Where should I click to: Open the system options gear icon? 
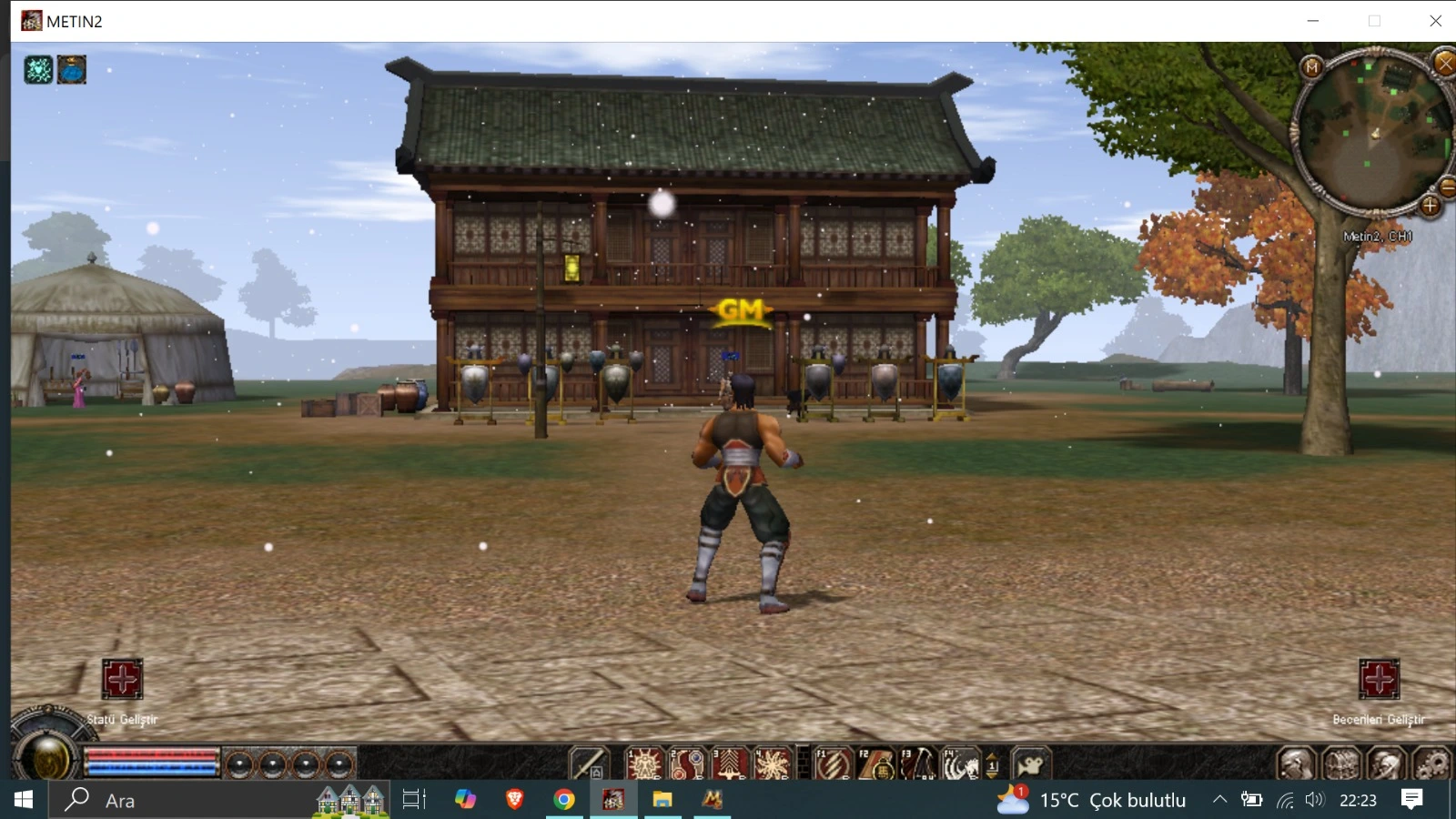click(1431, 764)
